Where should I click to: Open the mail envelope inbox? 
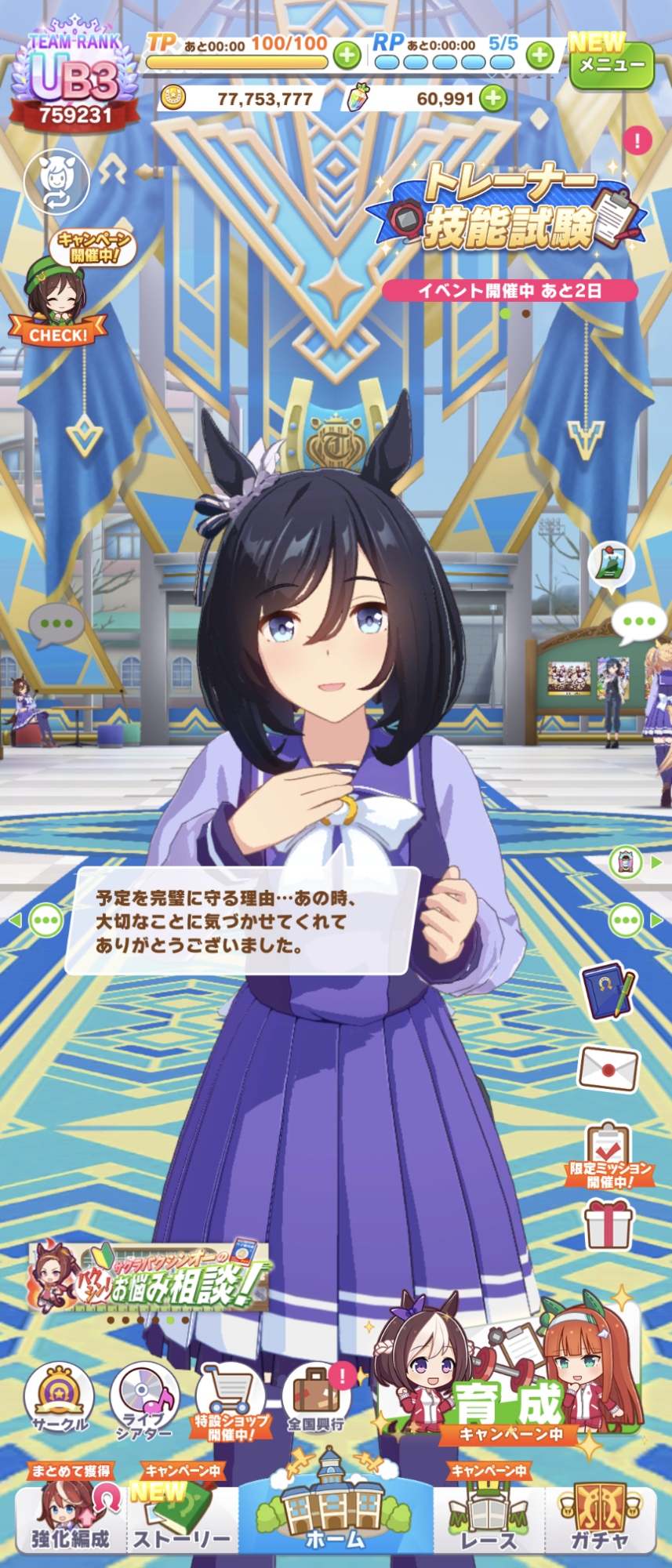[x=608, y=1067]
